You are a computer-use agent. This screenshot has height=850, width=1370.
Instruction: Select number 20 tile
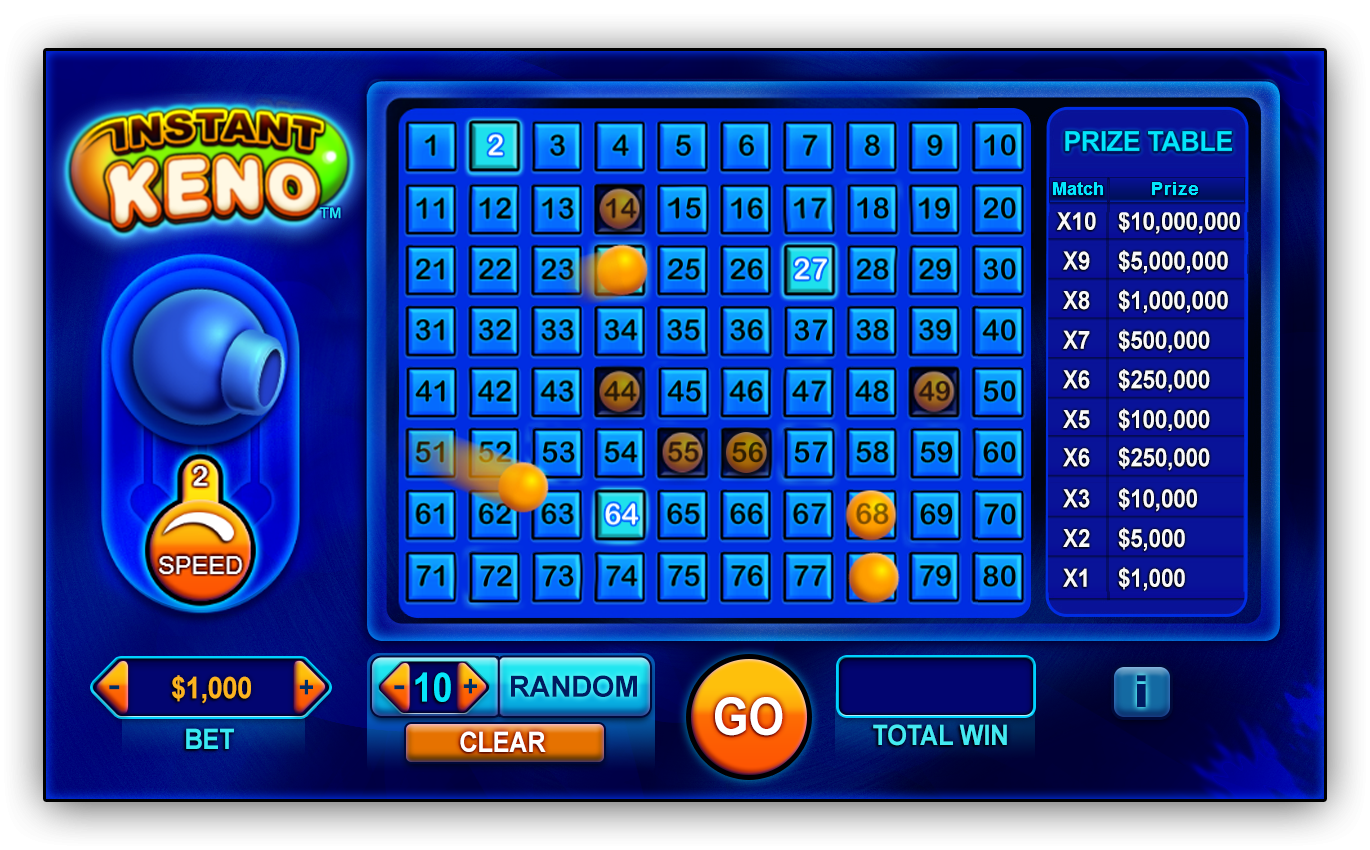pyautogui.click(x=998, y=208)
